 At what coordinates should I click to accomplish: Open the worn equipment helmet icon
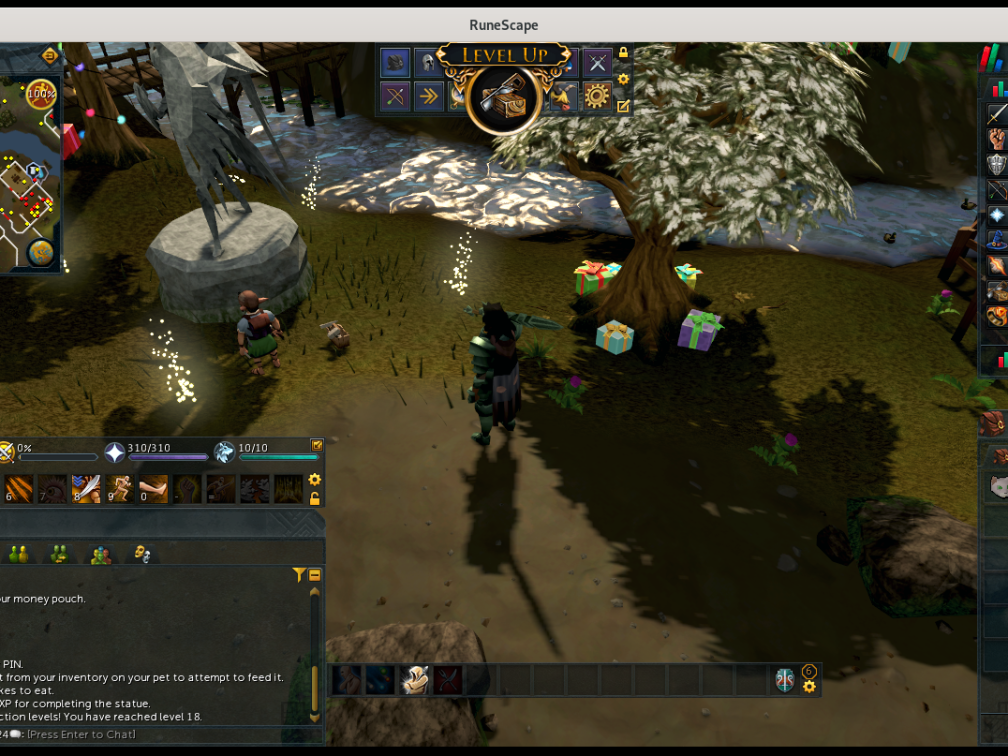point(427,63)
